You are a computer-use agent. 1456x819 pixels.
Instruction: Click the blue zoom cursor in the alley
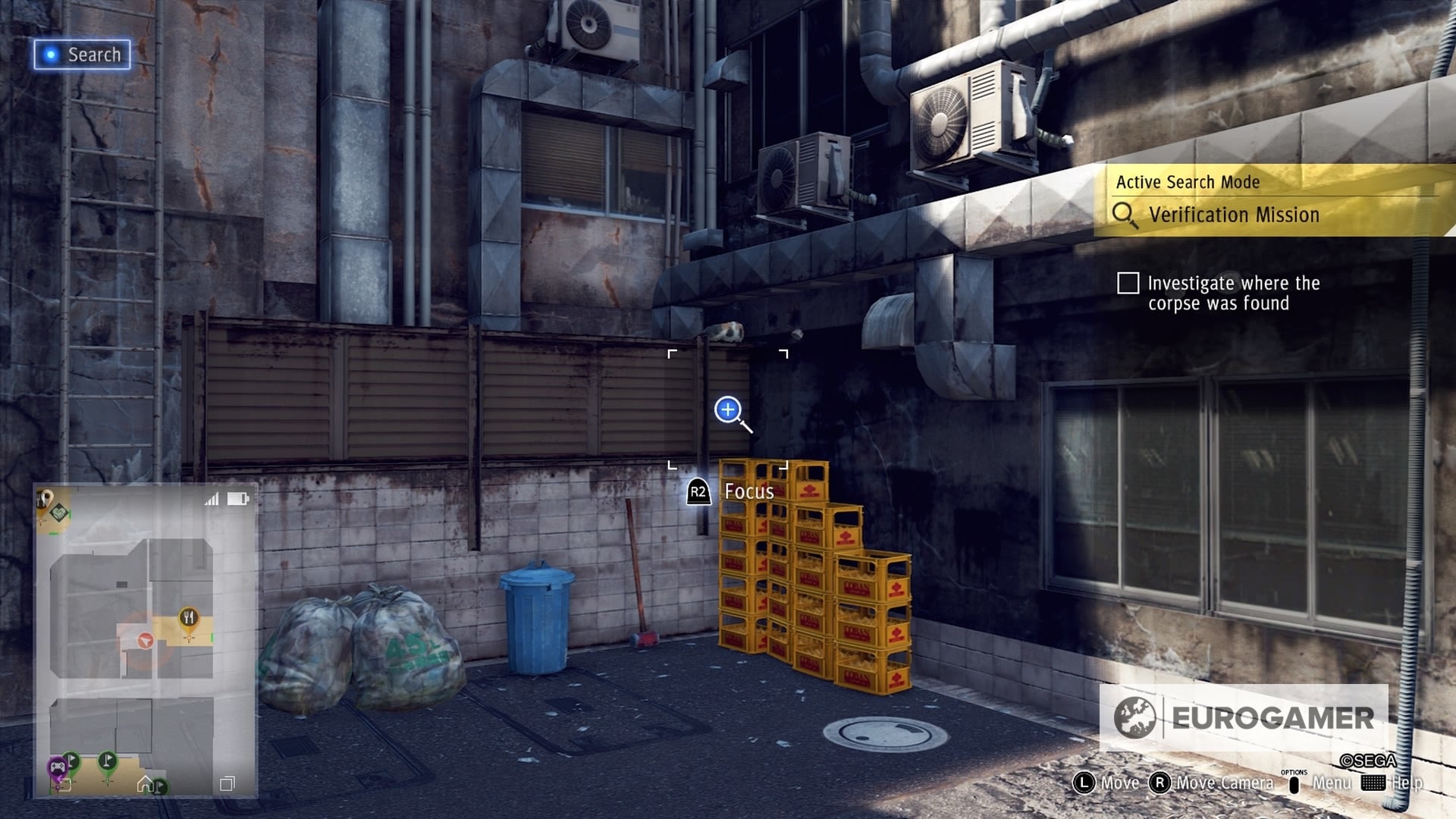[727, 409]
